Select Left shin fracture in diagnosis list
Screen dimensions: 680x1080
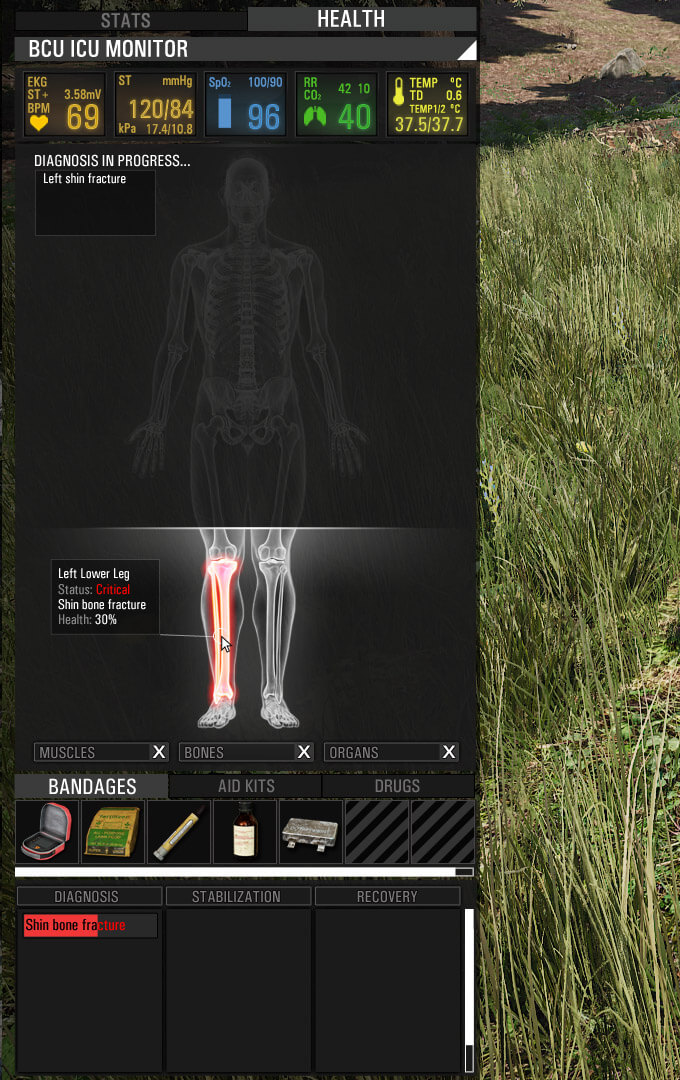click(x=85, y=179)
